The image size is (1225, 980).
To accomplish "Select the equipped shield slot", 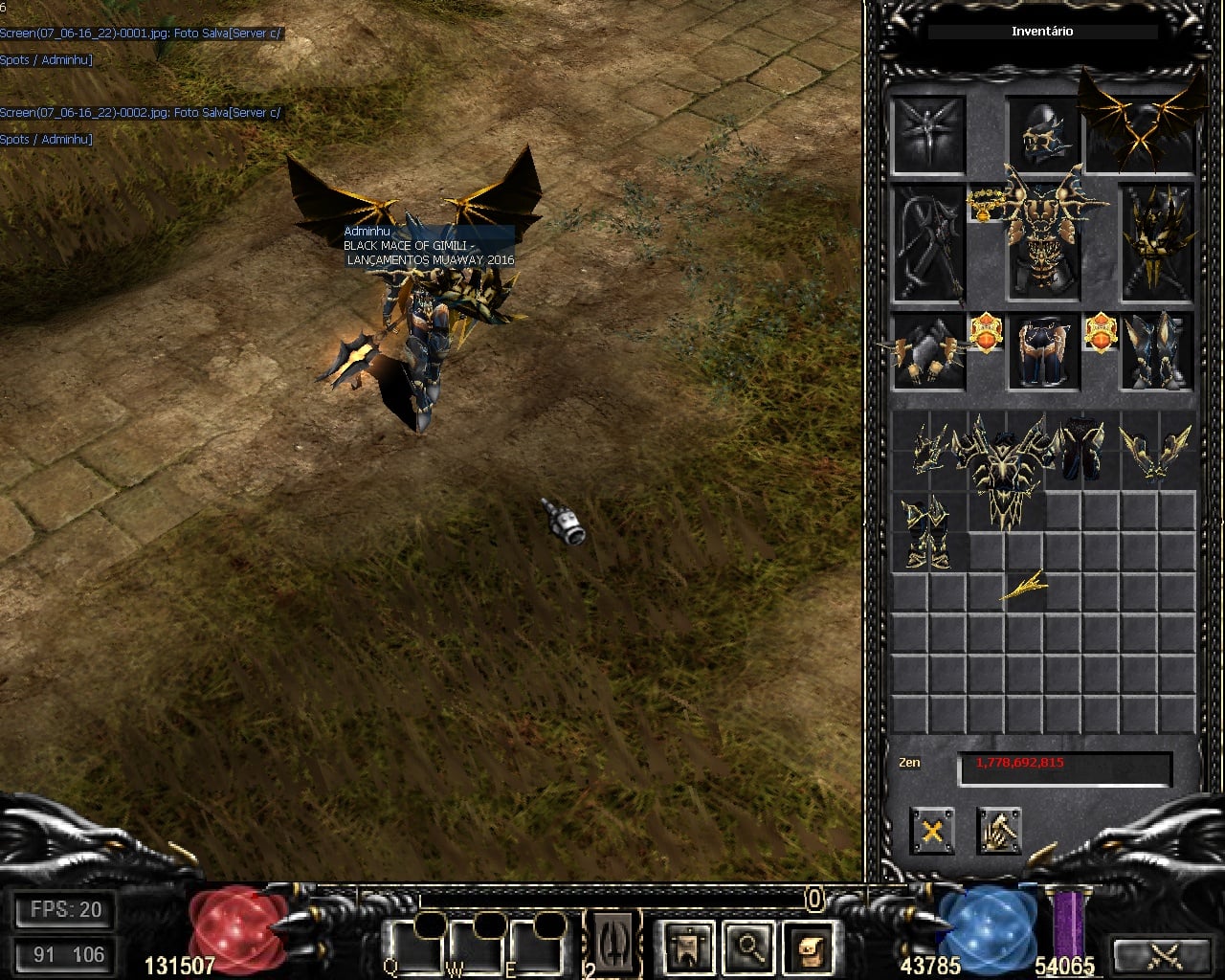I will point(1157,243).
